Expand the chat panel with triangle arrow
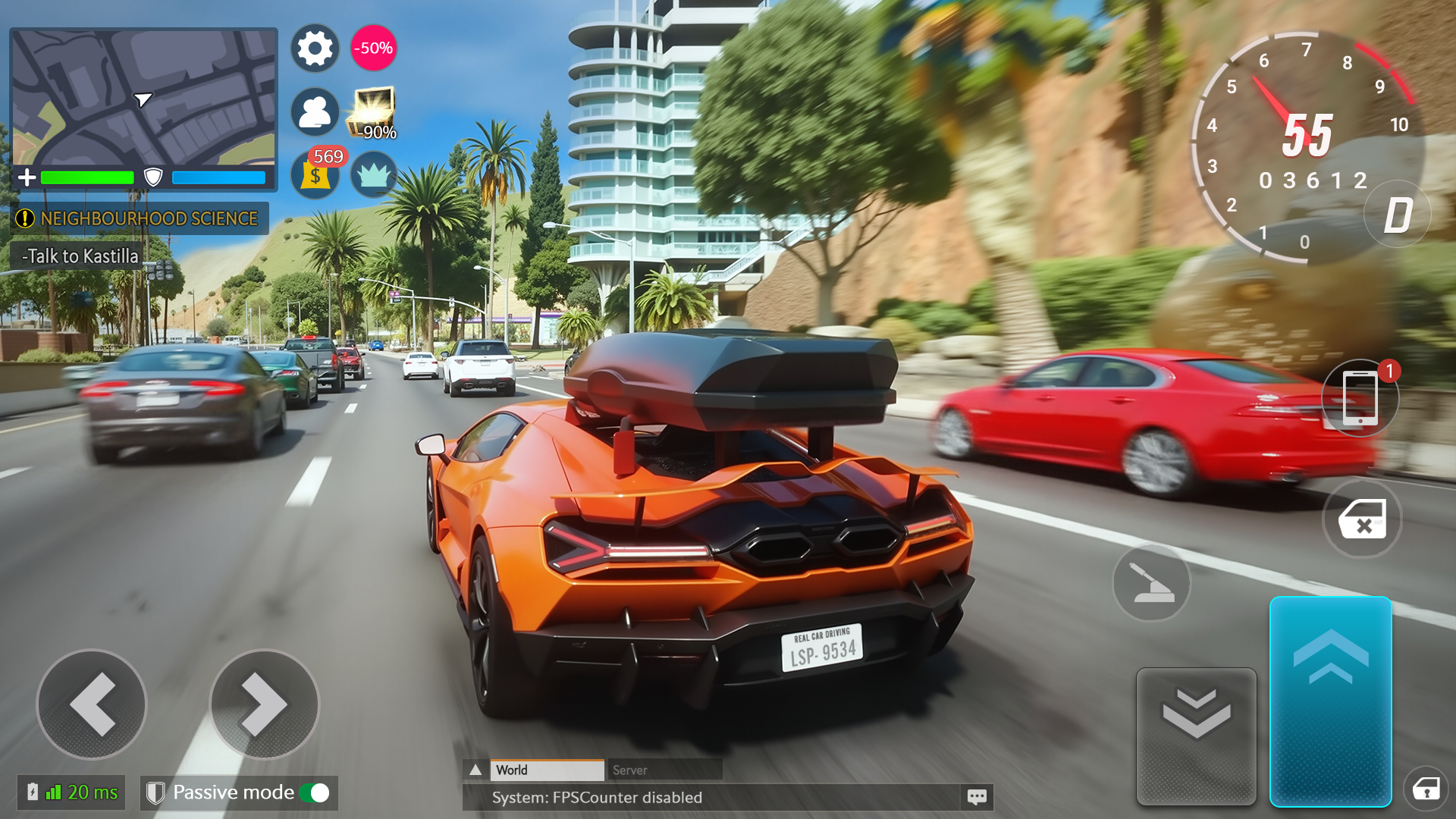Screen dimensions: 1456x819 (478, 769)
